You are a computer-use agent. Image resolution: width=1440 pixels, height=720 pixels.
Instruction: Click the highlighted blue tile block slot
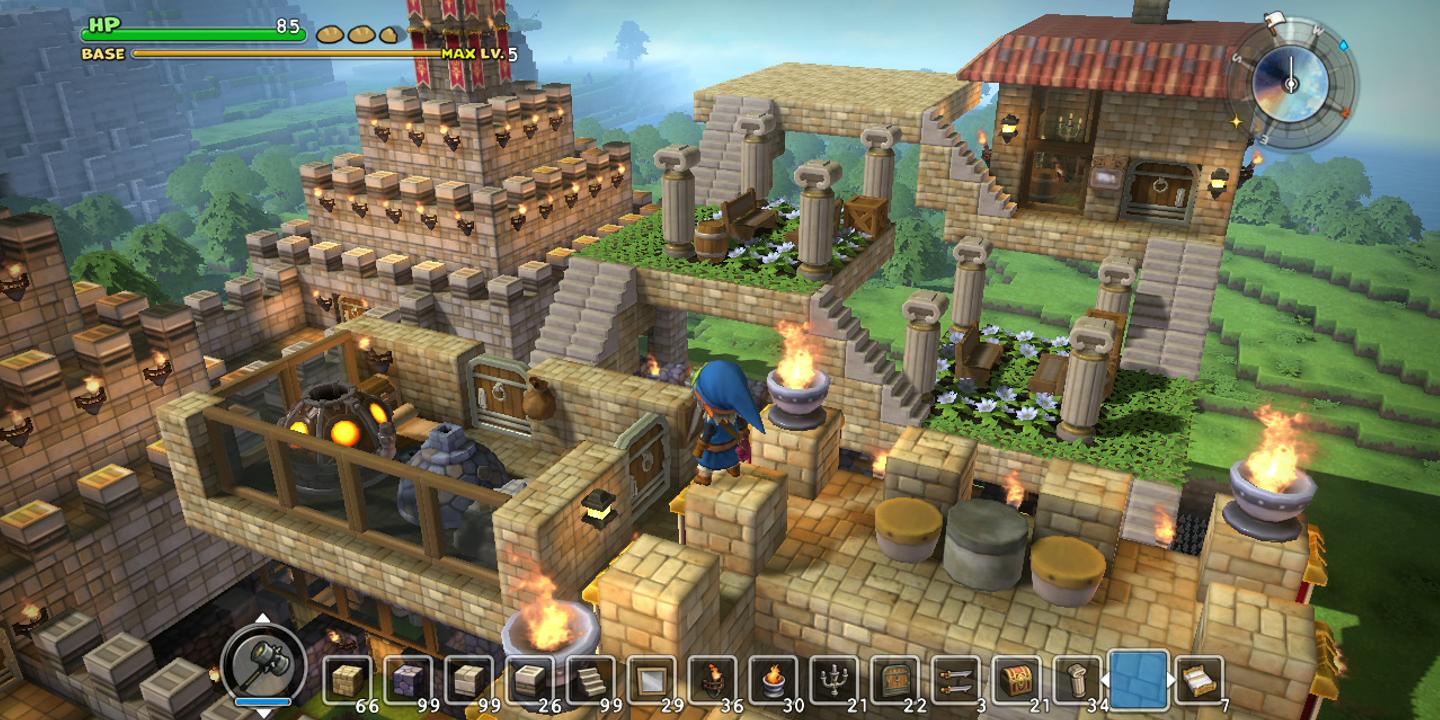click(x=1139, y=680)
